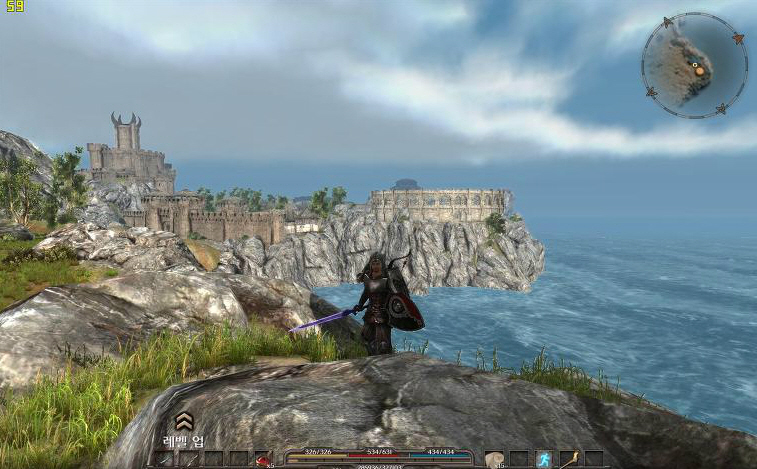The width and height of the screenshot is (757, 469).
Task: Open the circular island minimap
Action: [x=694, y=66]
